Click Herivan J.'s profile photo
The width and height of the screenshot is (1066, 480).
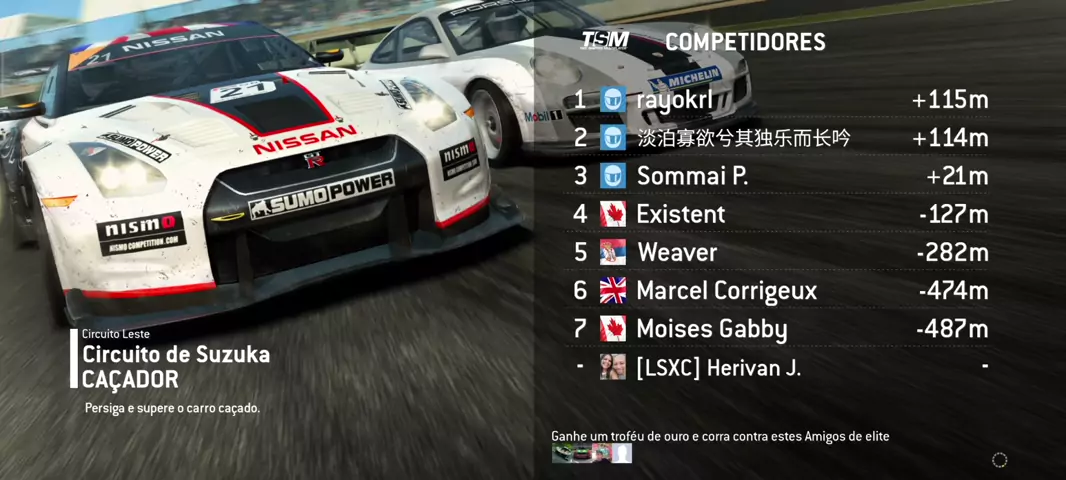(613, 367)
